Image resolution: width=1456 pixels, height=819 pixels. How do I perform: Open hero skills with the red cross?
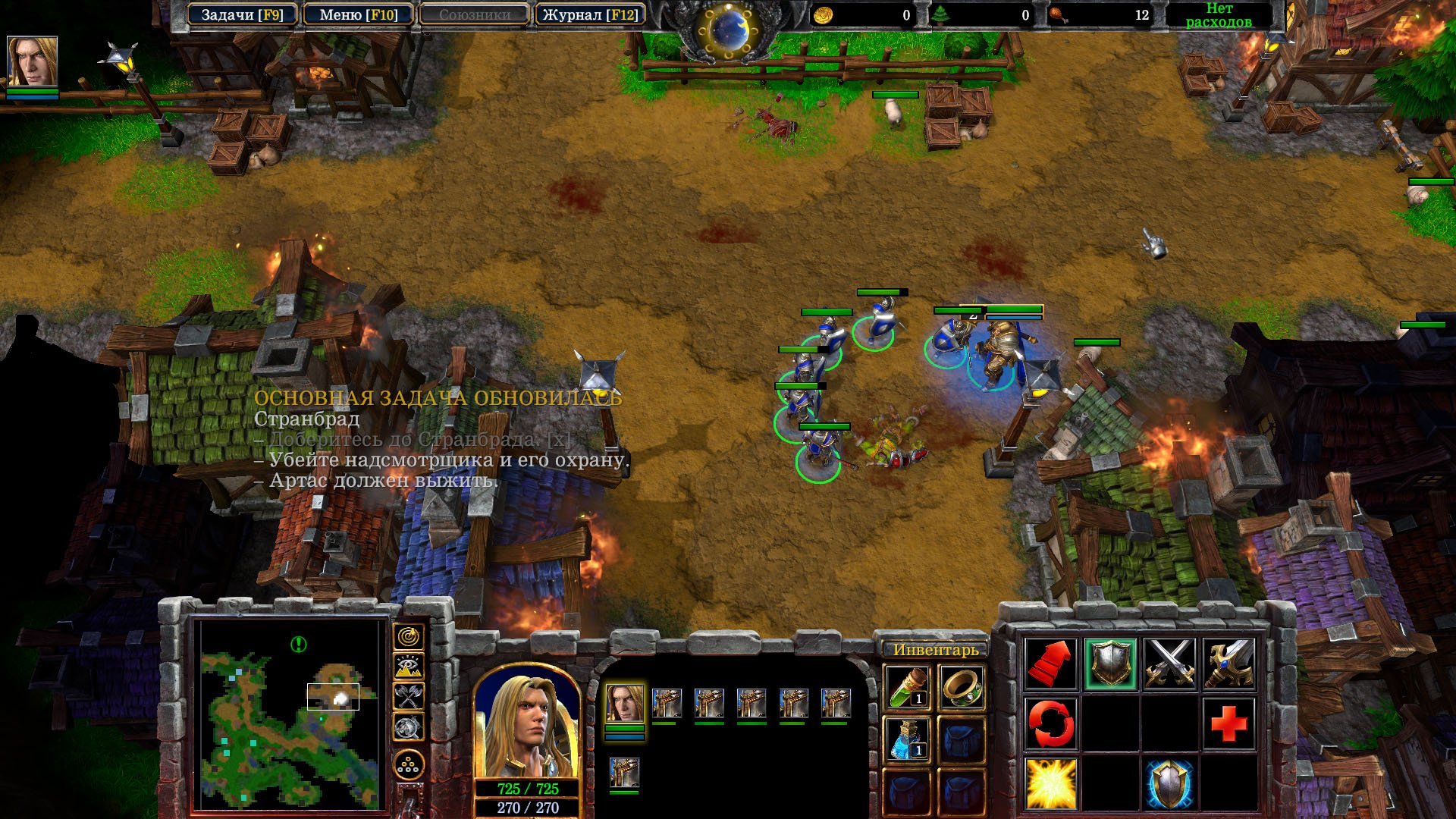click(x=1228, y=723)
